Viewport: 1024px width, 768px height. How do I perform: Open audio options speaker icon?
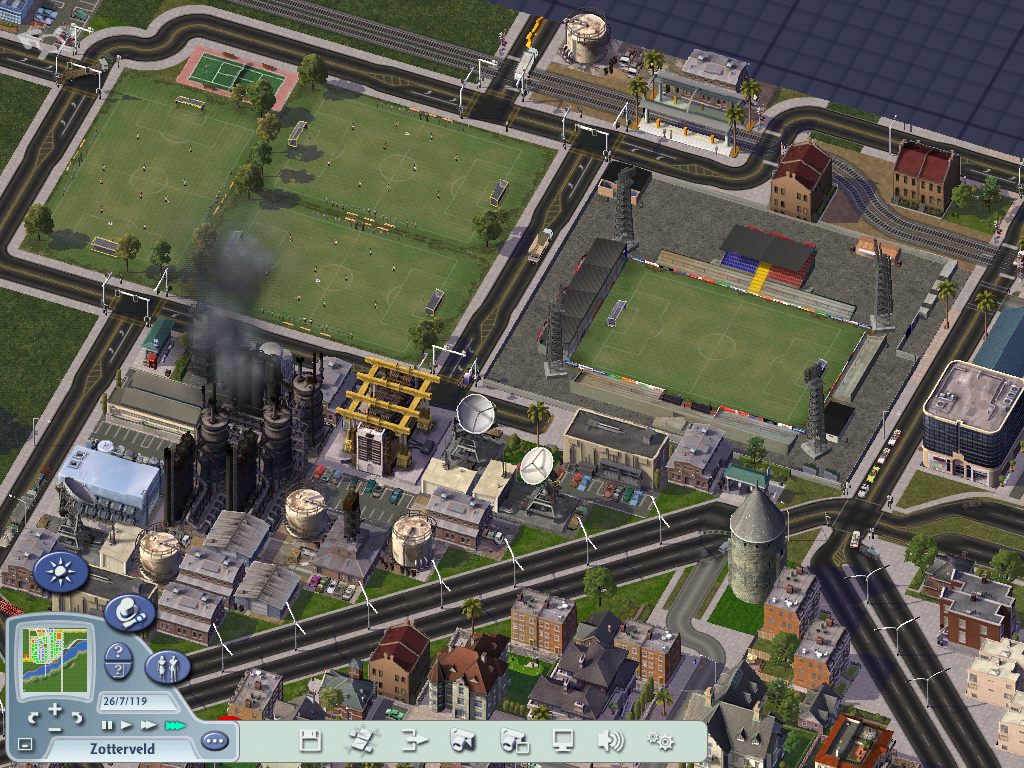pos(610,741)
